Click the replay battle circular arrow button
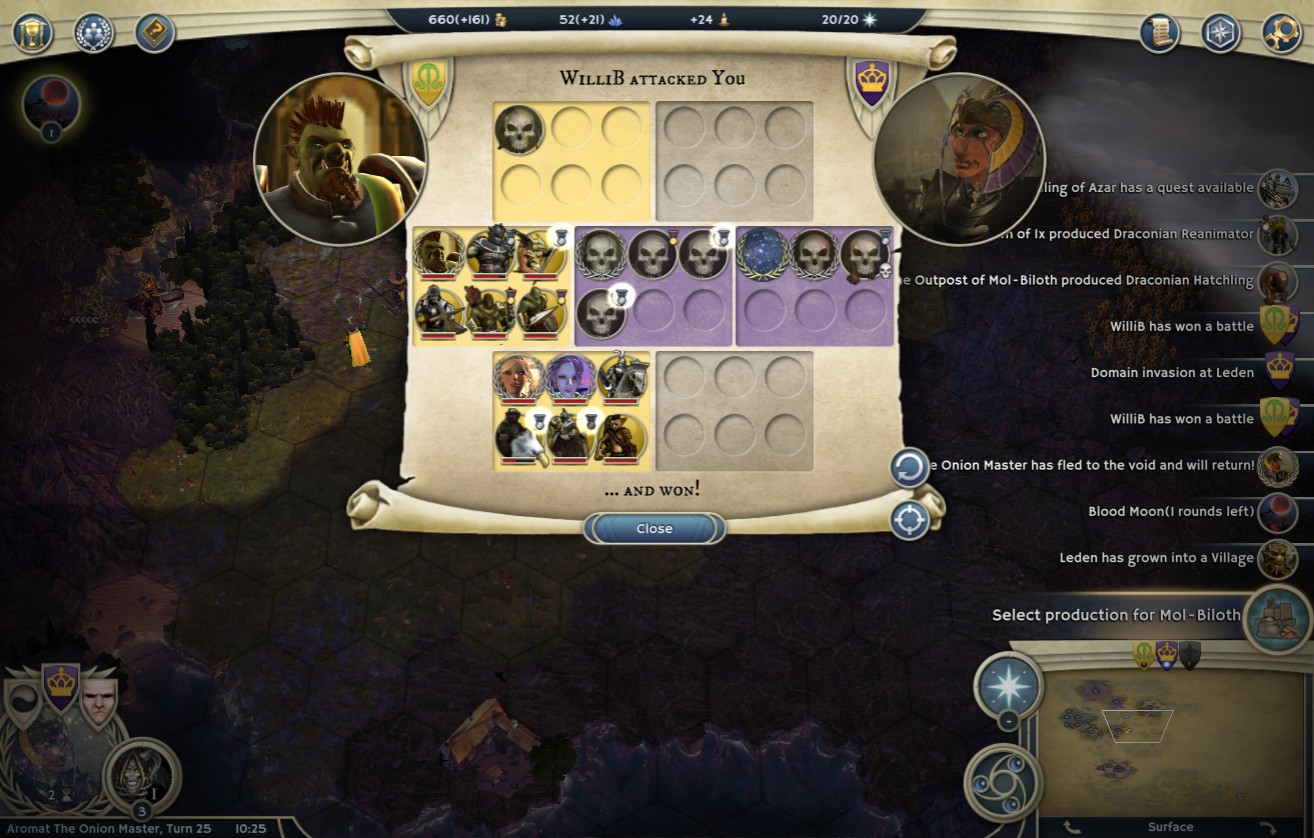Viewport: 1314px width, 838px height. tap(909, 468)
